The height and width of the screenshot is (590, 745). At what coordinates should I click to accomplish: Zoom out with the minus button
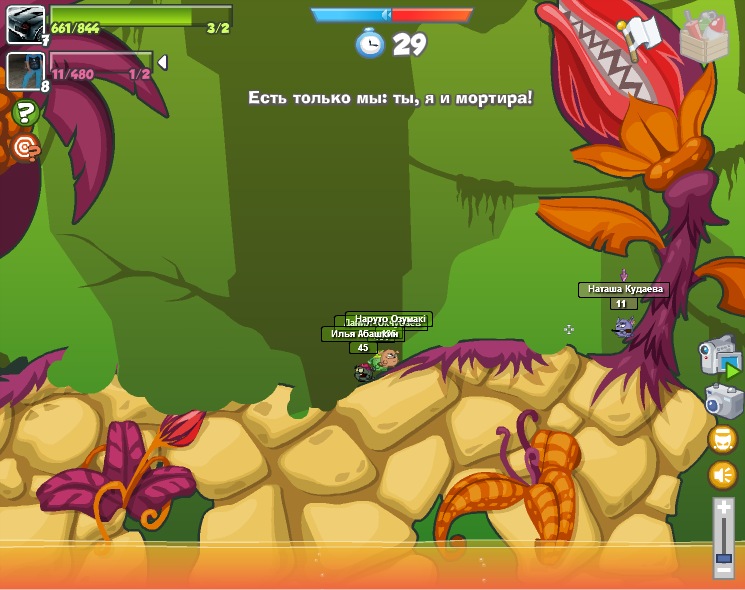pos(723,571)
